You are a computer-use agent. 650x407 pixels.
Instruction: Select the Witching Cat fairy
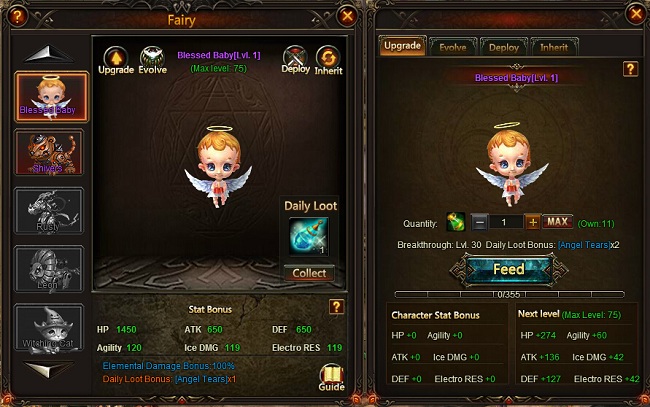[52, 328]
